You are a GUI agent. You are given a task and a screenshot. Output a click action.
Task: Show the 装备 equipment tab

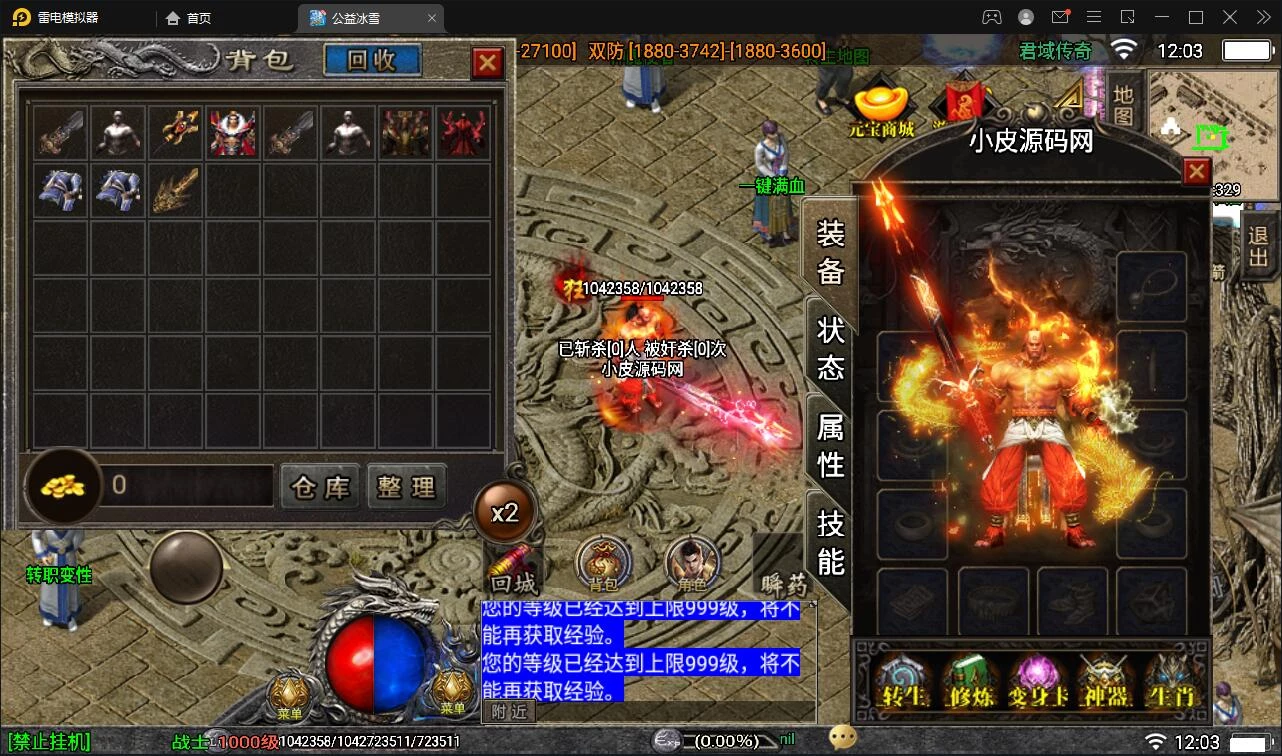click(830, 252)
